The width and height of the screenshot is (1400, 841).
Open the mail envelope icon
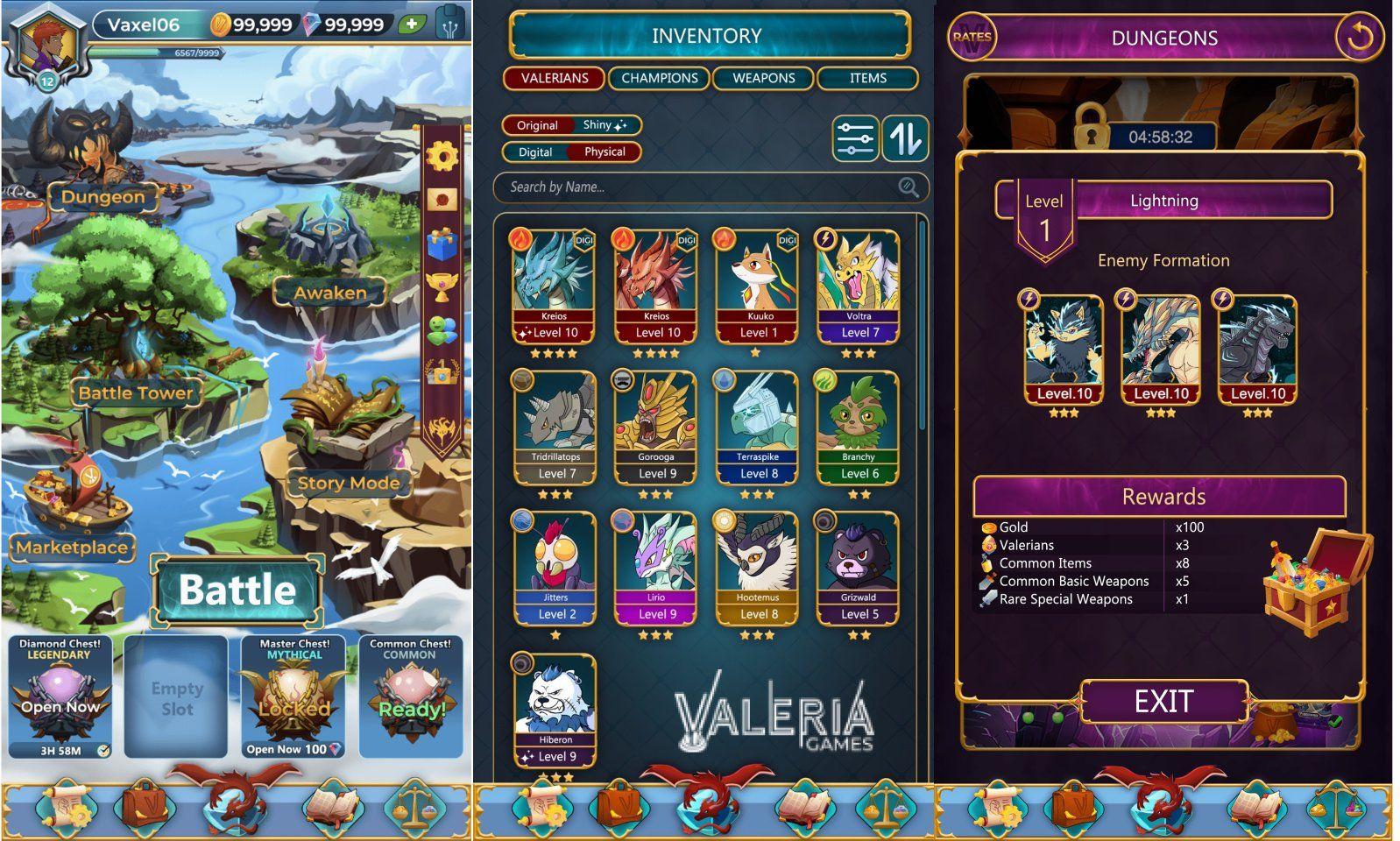tap(442, 201)
